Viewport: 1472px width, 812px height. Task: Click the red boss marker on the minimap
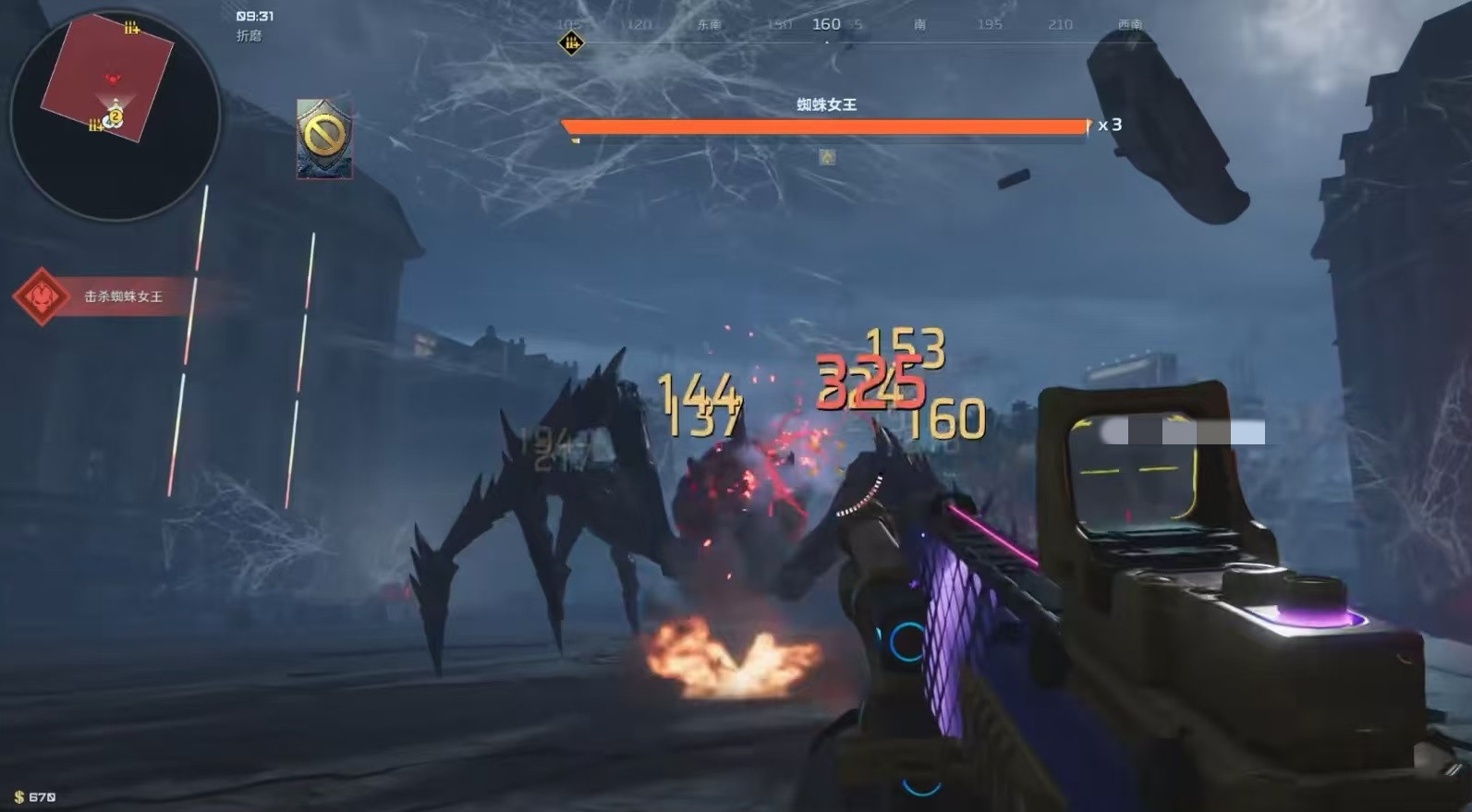[113, 79]
